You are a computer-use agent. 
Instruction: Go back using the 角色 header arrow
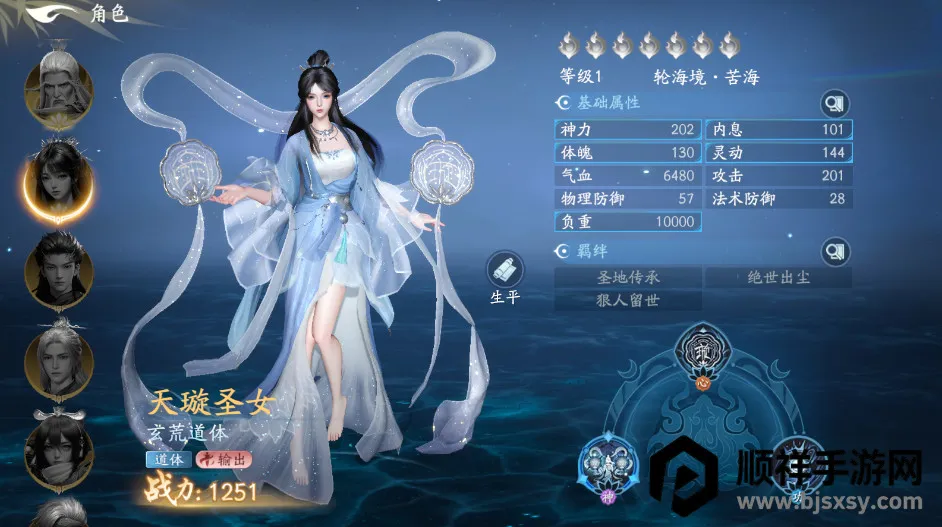(x=46, y=14)
